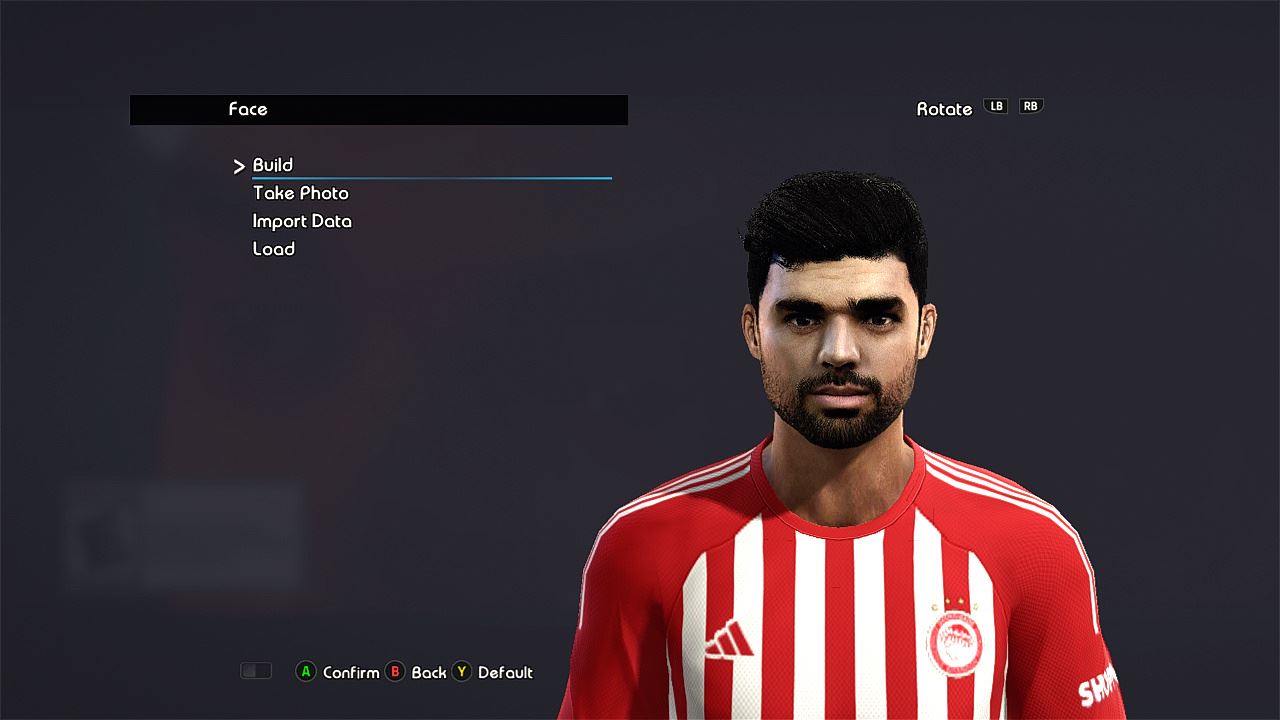The width and height of the screenshot is (1280, 720).
Task: Select the Load menu entry
Action: coord(273,249)
